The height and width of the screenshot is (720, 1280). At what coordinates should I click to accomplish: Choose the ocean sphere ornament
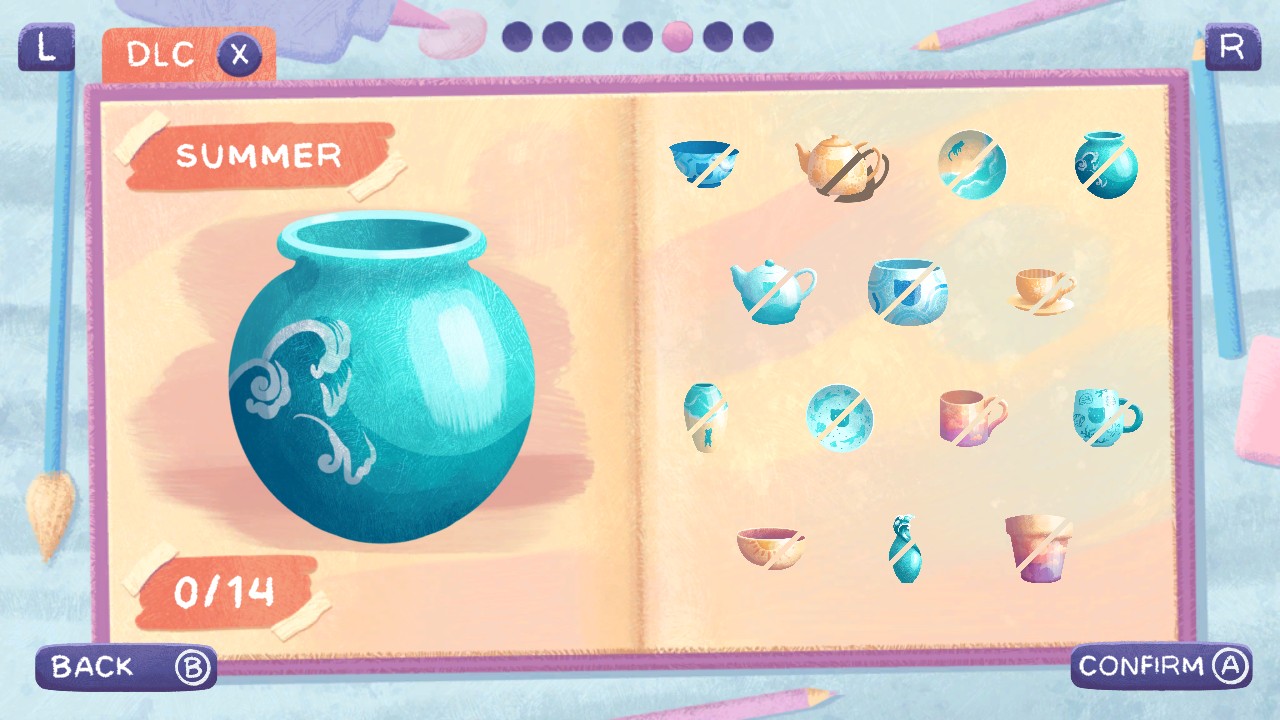(970, 163)
